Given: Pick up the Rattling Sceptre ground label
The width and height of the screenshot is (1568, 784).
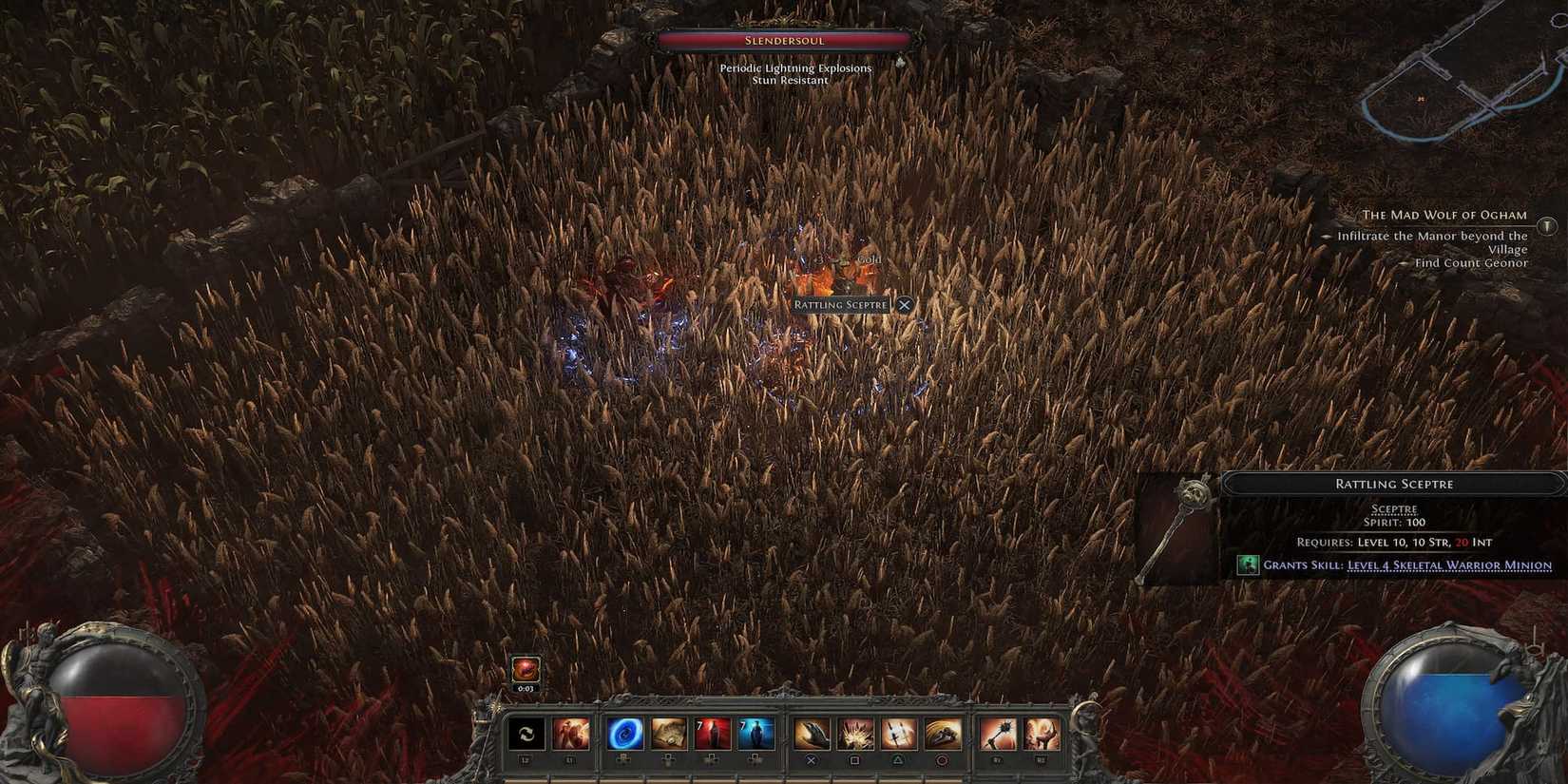Looking at the screenshot, I should point(839,304).
